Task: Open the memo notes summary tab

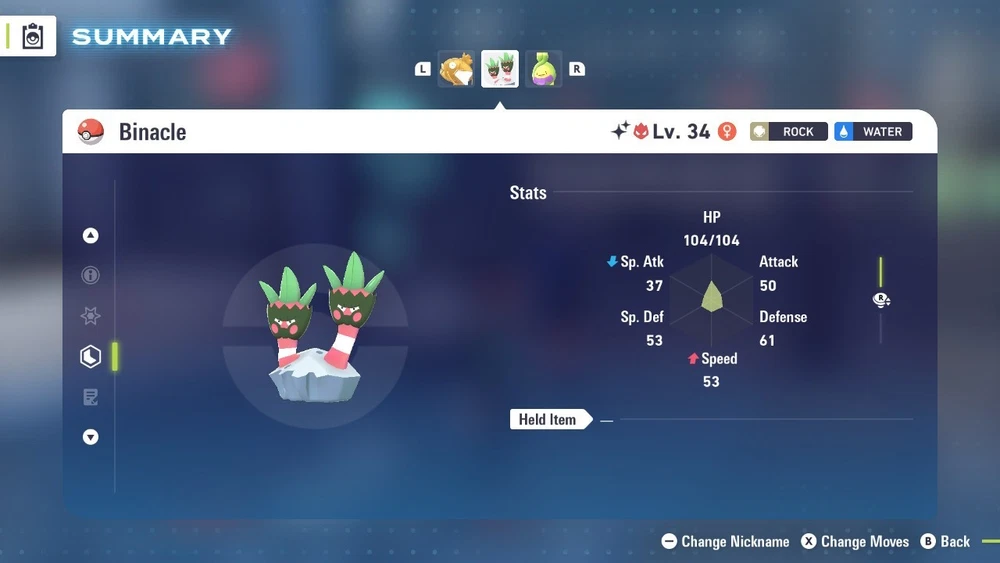Action: click(x=91, y=397)
